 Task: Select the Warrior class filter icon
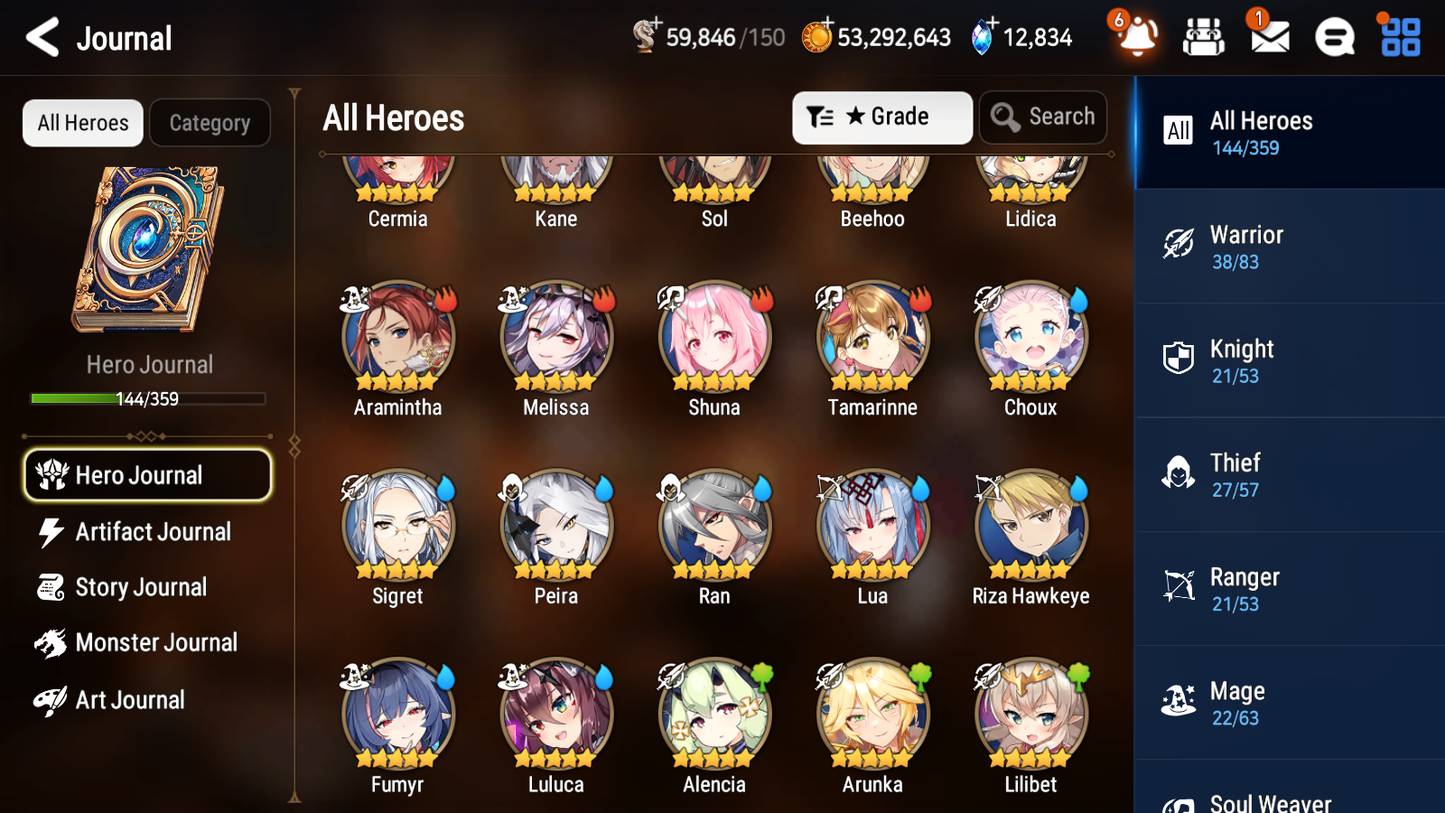(x=1178, y=246)
